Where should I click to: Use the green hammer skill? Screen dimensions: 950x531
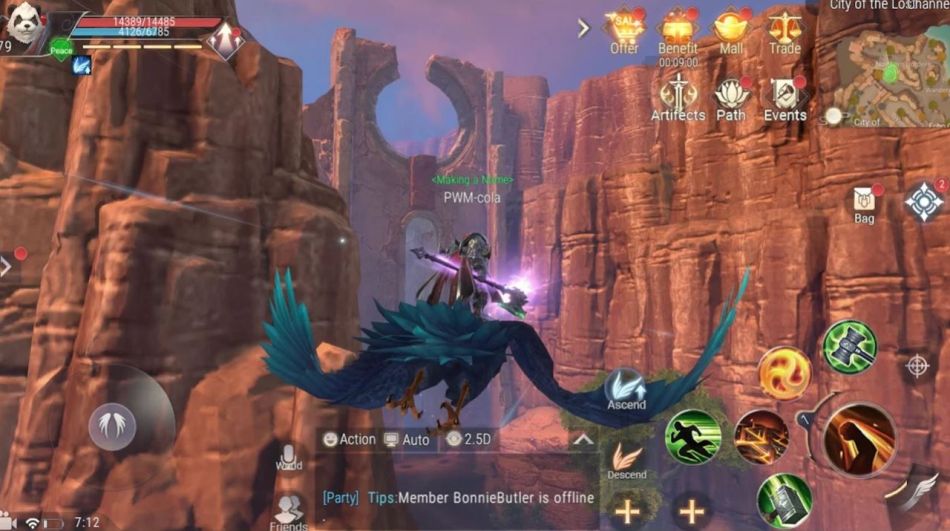[849, 346]
